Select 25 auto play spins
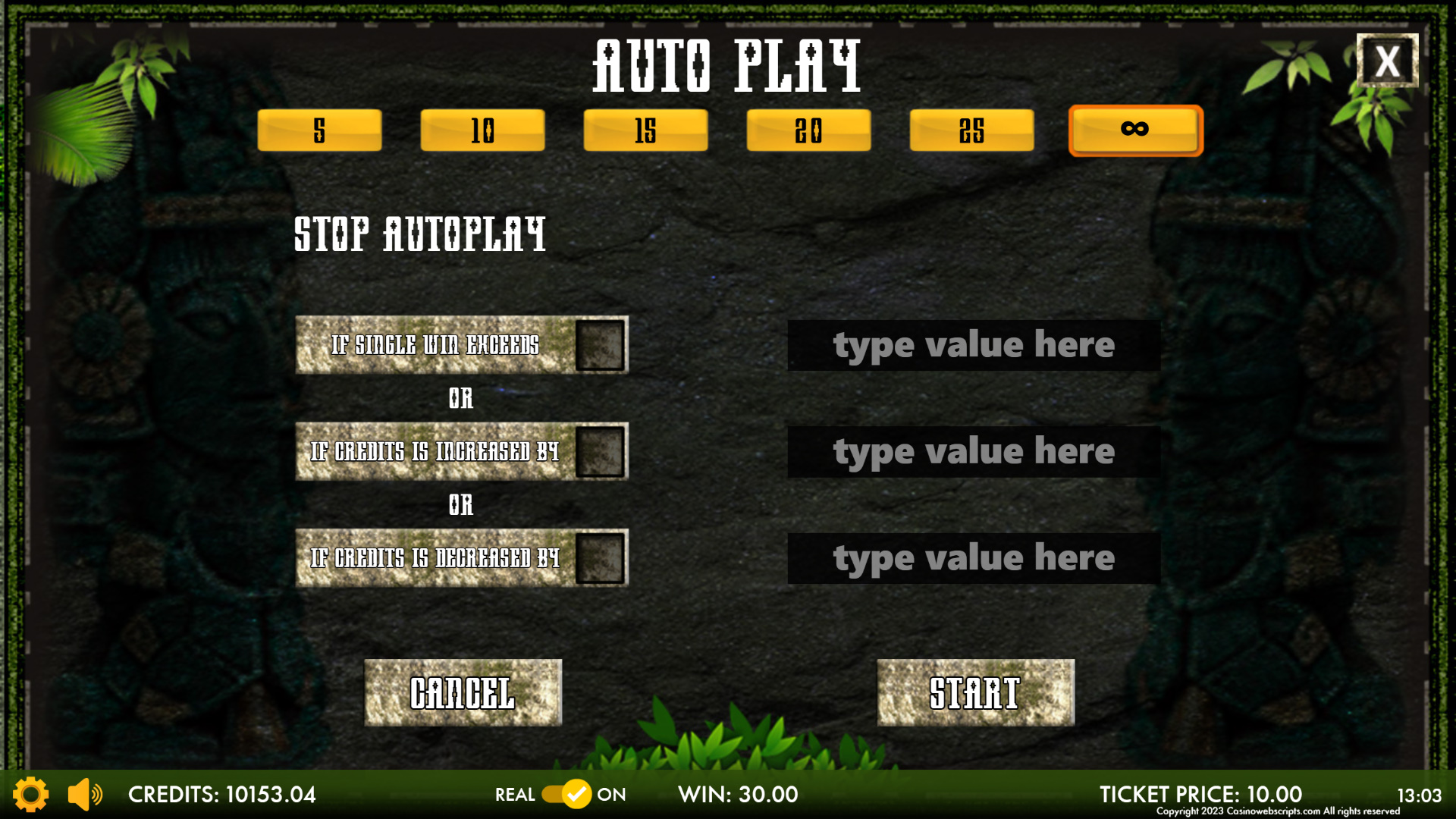 pyautogui.click(x=971, y=130)
